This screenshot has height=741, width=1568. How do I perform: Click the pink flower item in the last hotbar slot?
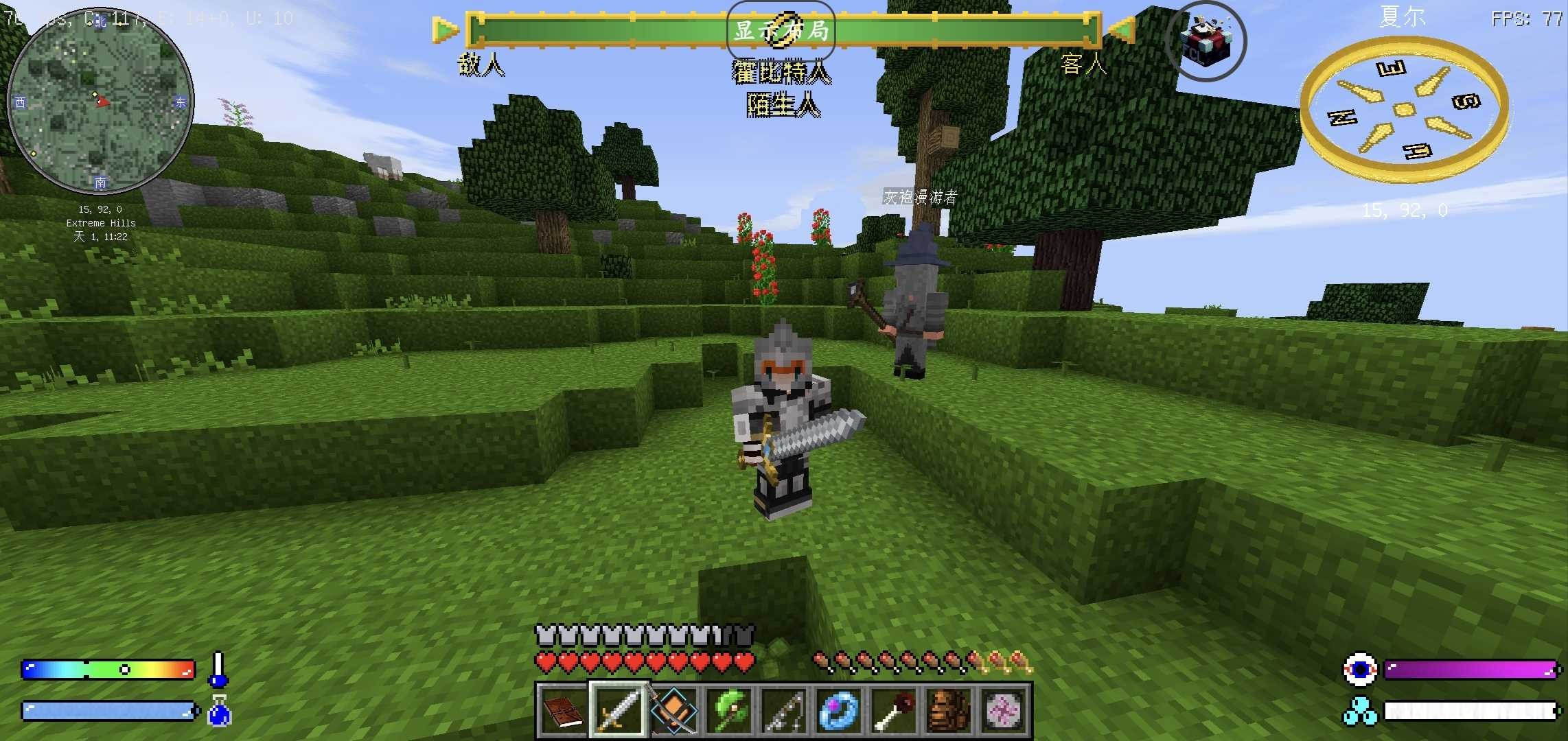1002,712
